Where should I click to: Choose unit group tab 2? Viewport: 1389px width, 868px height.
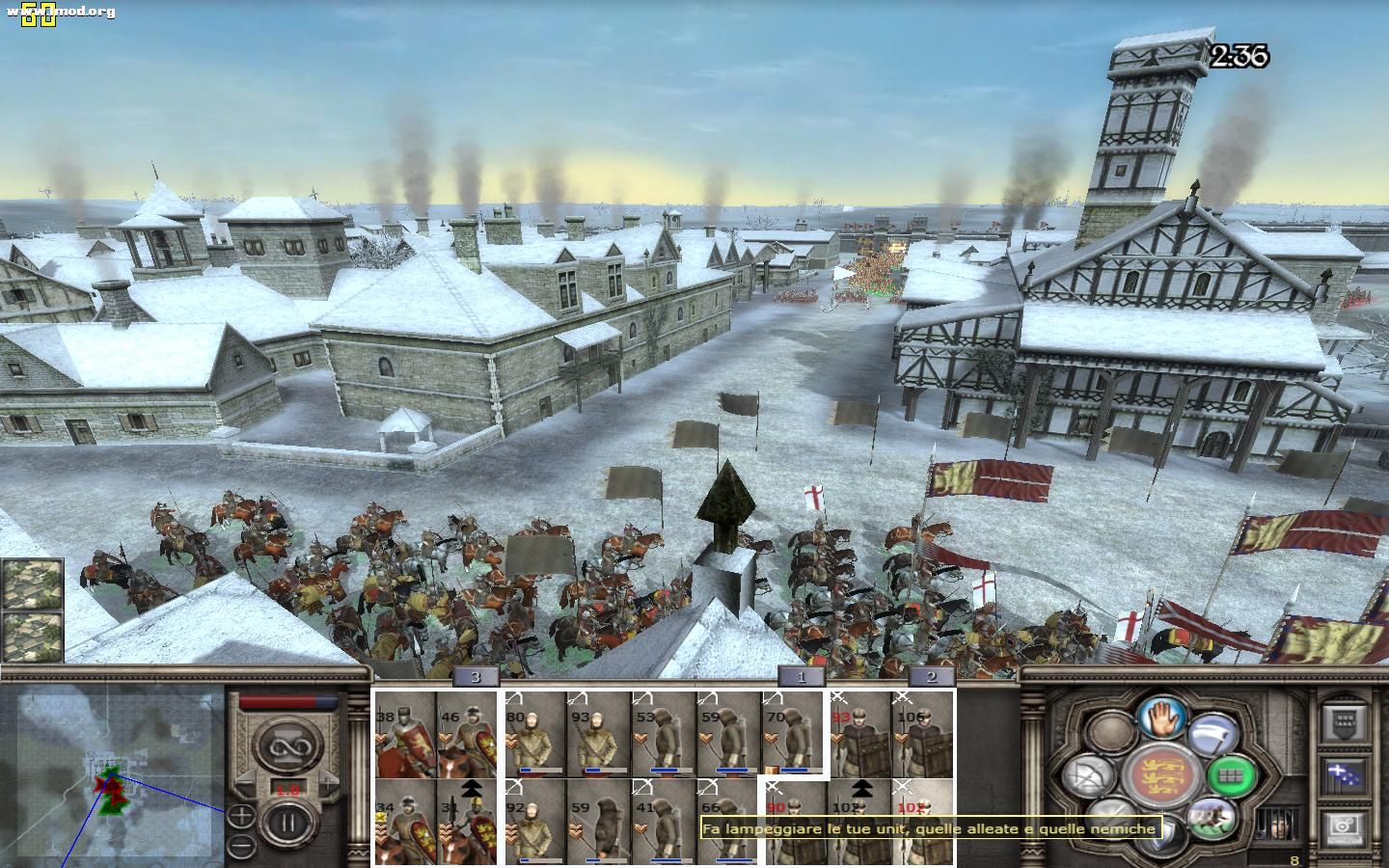click(931, 677)
